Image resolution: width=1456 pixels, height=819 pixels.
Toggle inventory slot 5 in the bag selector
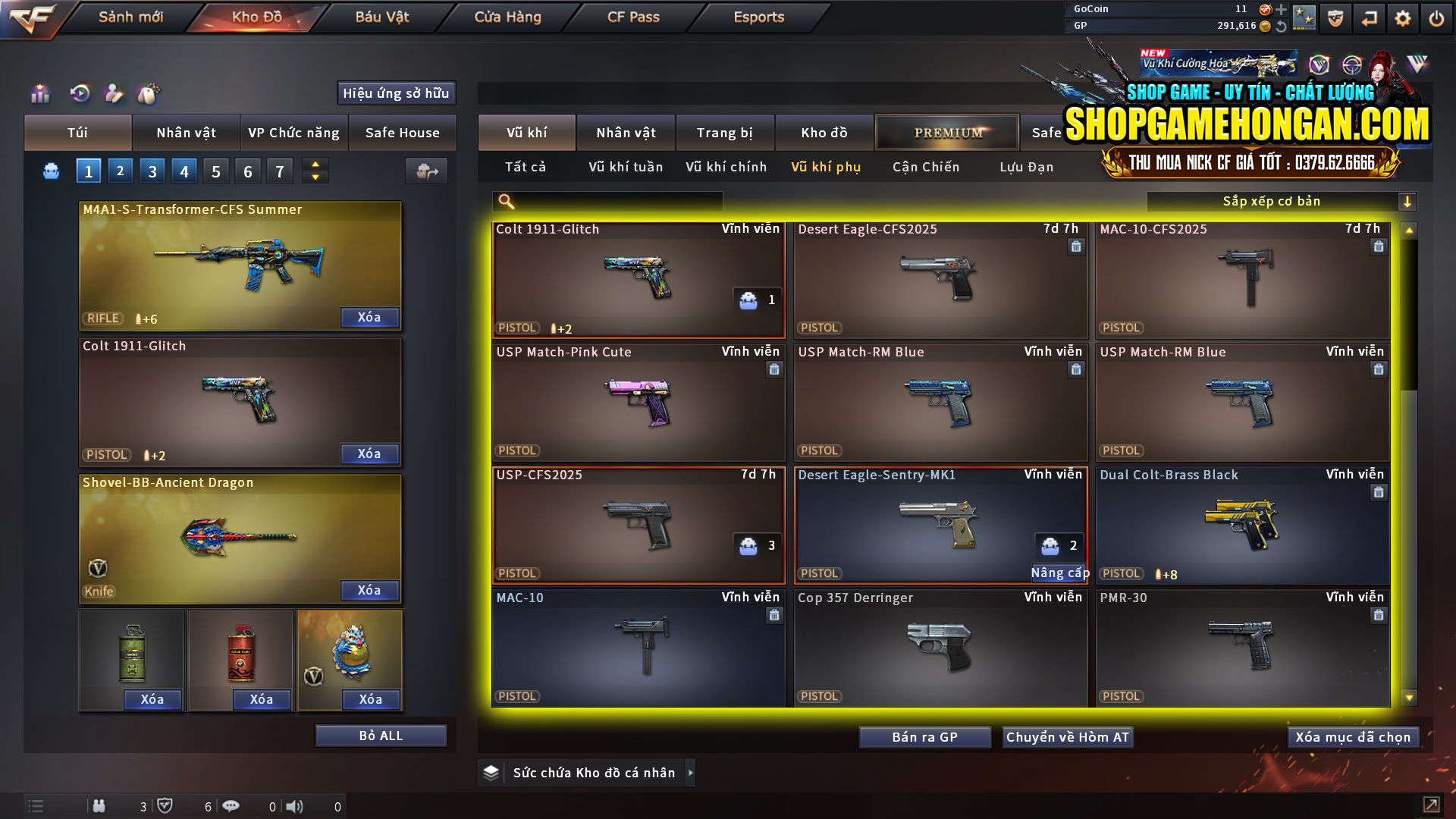[x=215, y=171]
